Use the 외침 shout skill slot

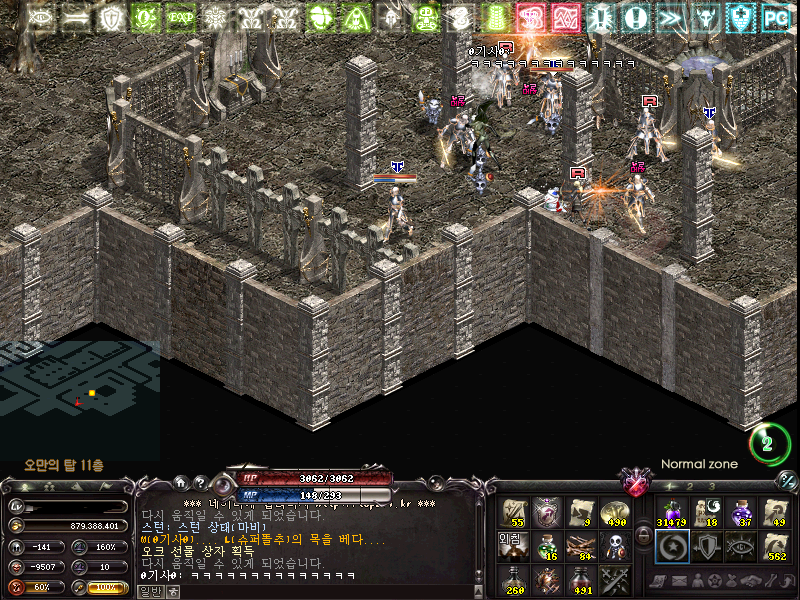click(513, 546)
